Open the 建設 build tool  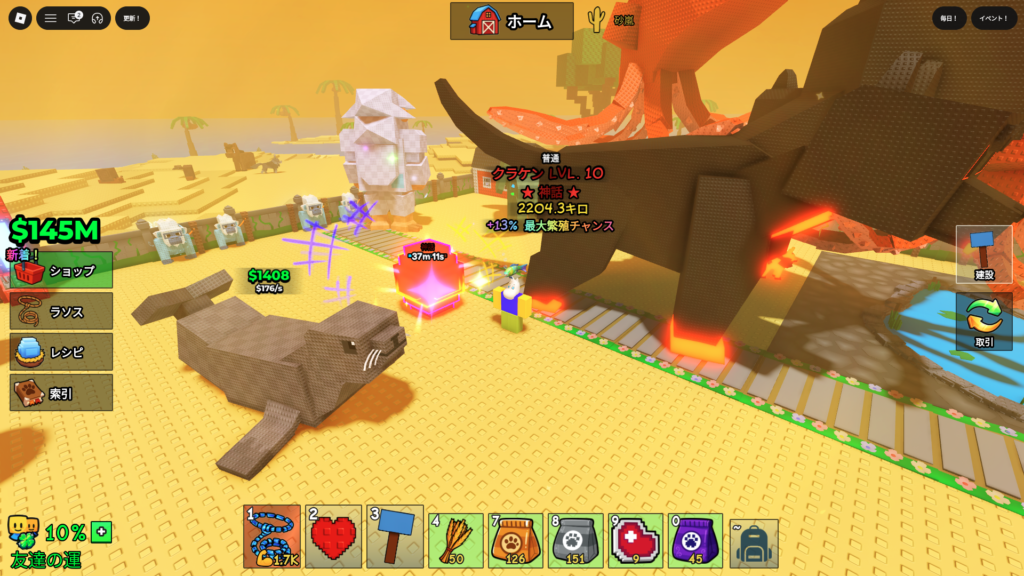click(983, 254)
